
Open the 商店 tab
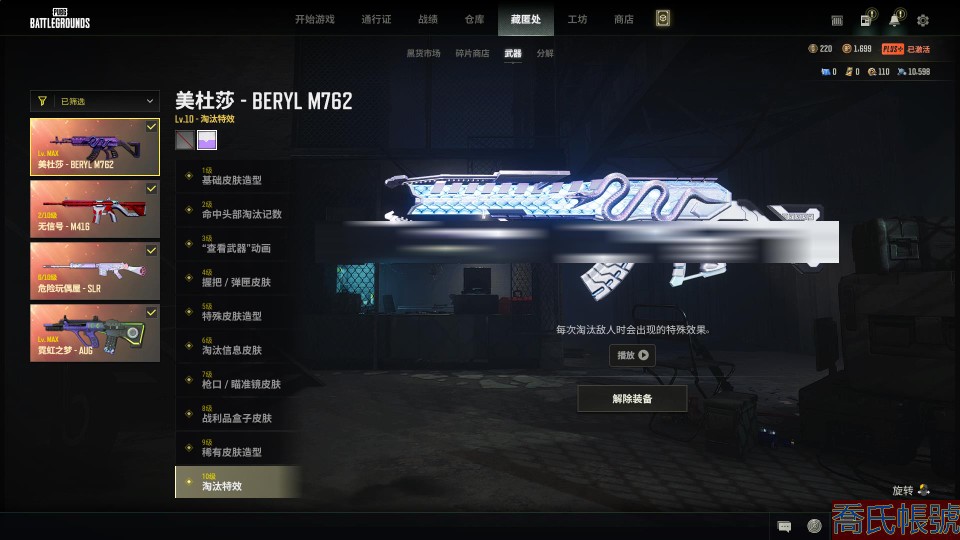pyautogui.click(x=624, y=19)
